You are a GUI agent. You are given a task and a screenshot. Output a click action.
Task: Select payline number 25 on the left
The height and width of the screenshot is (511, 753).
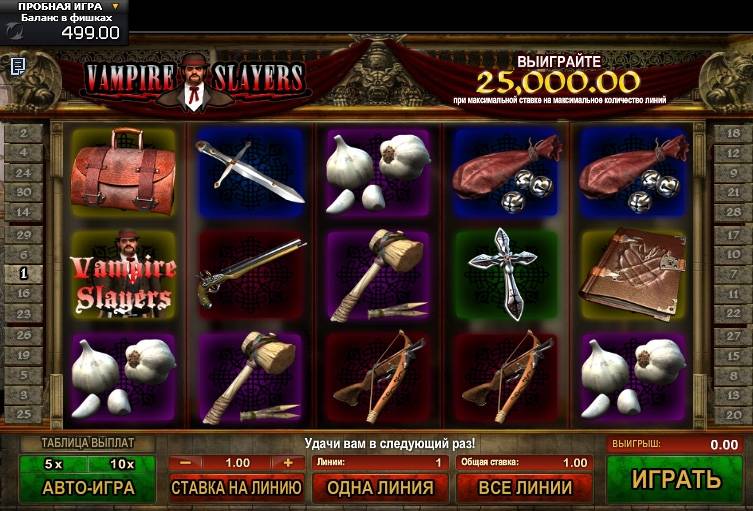23,414
